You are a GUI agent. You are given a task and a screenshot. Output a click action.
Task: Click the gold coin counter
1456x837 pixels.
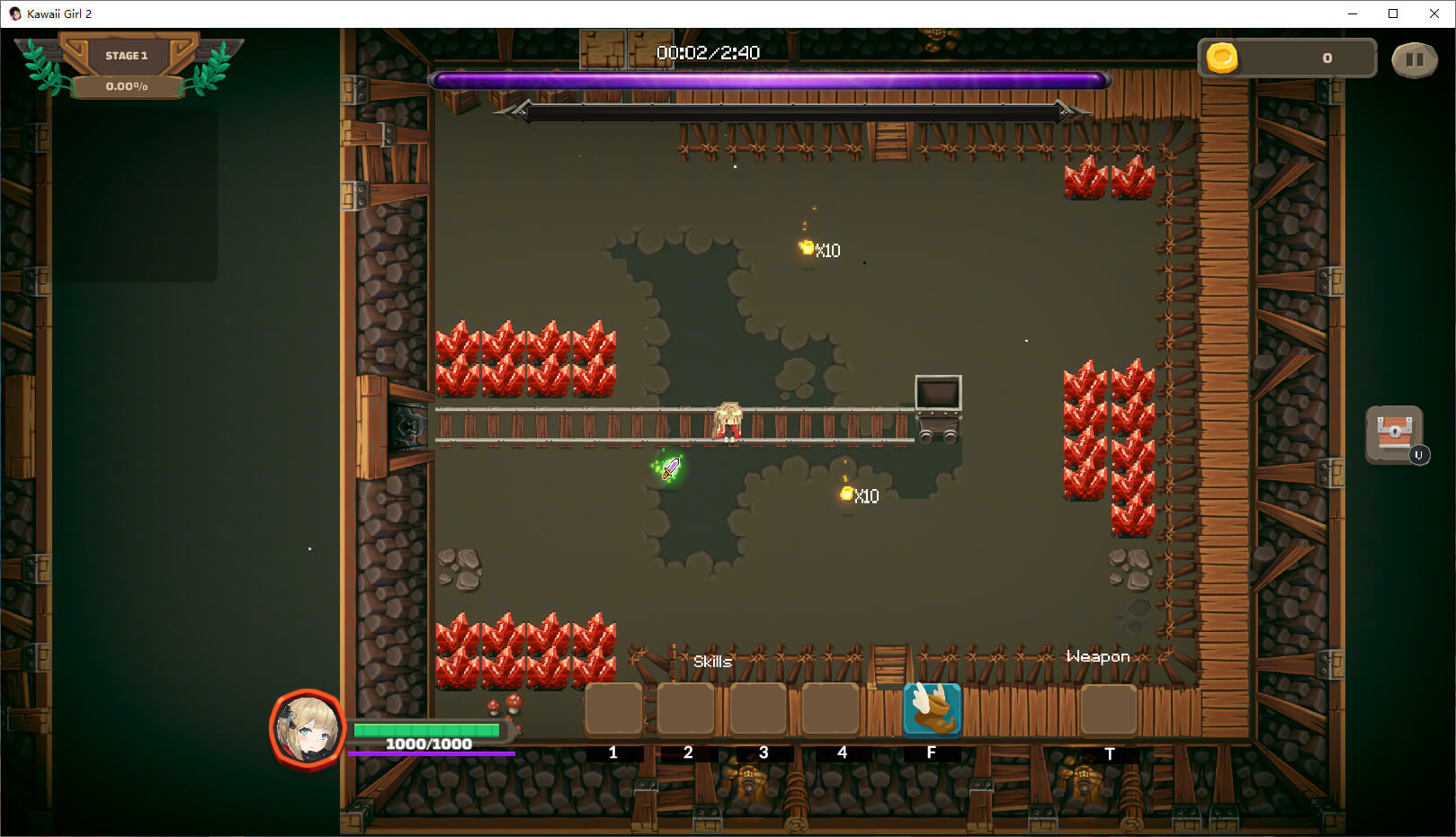pyautogui.click(x=1287, y=58)
